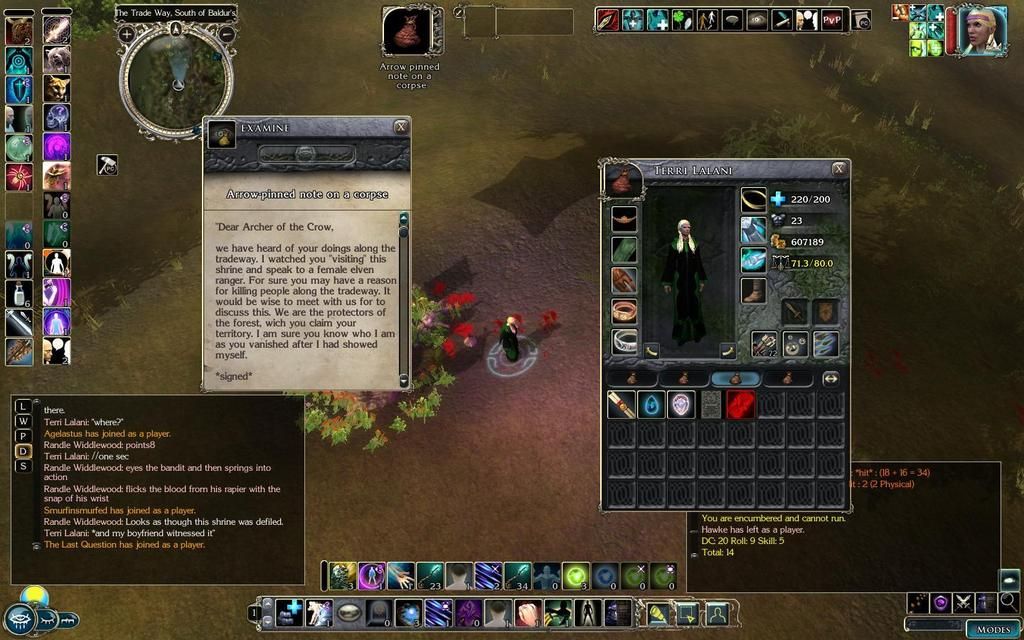1024x640 pixels.
Task: Zoom in the minimap with plus button
Action: click(127, 33)
